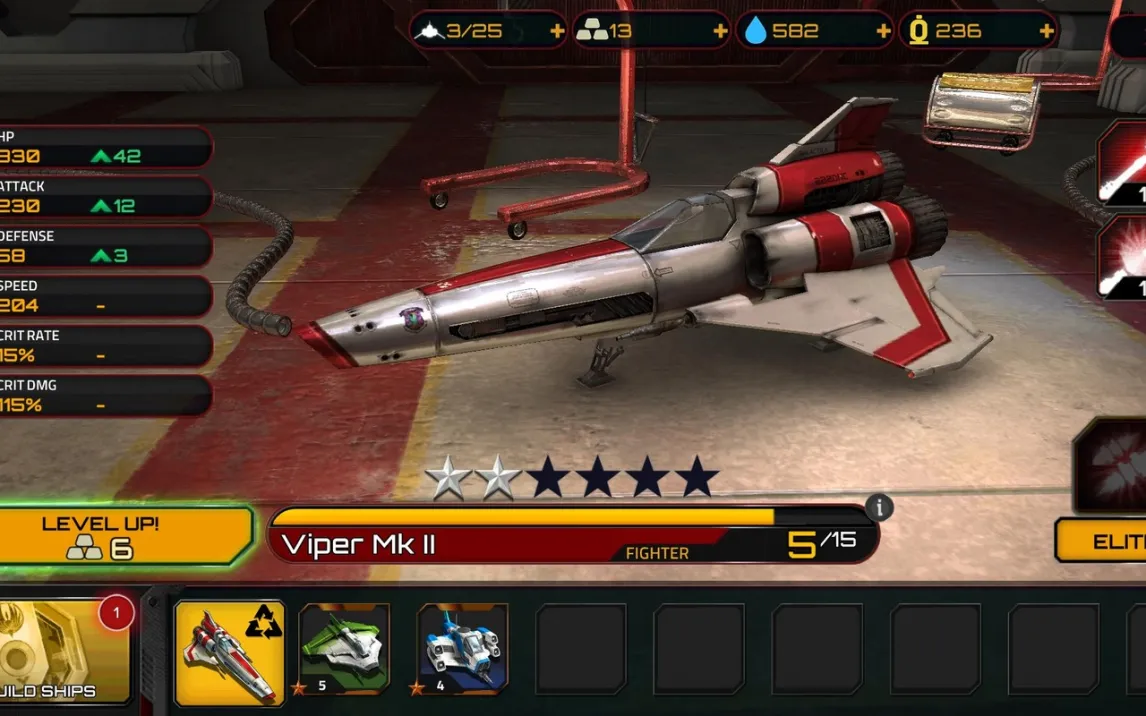Buy more metal ingots with plus button
The height and width of the screenshot is (716, 1146).
point(720,31)
